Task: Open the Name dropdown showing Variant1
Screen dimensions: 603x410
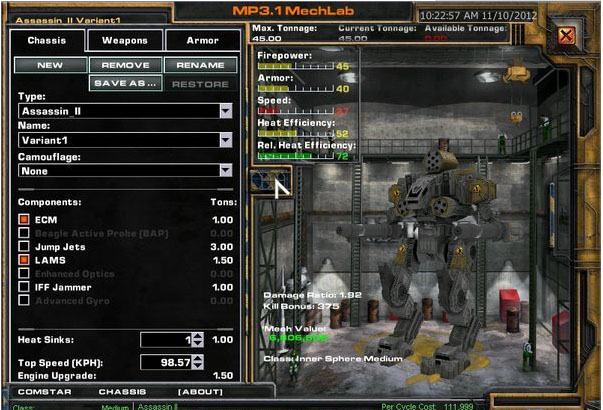Action: click(x=225, y=141)
